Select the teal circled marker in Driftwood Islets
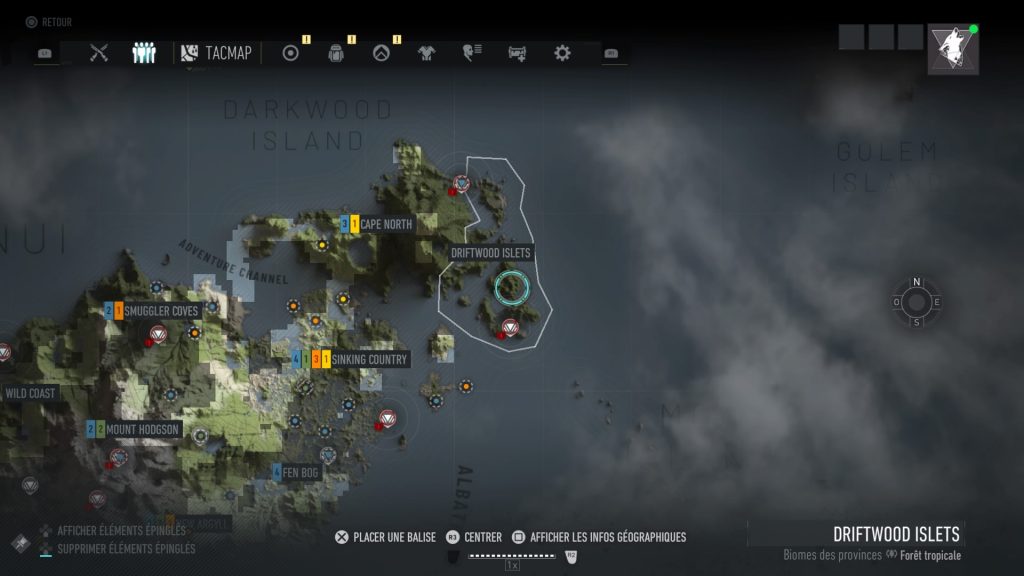The height and width of the screenshot is (576, 1024). click(x=510, y=288)
